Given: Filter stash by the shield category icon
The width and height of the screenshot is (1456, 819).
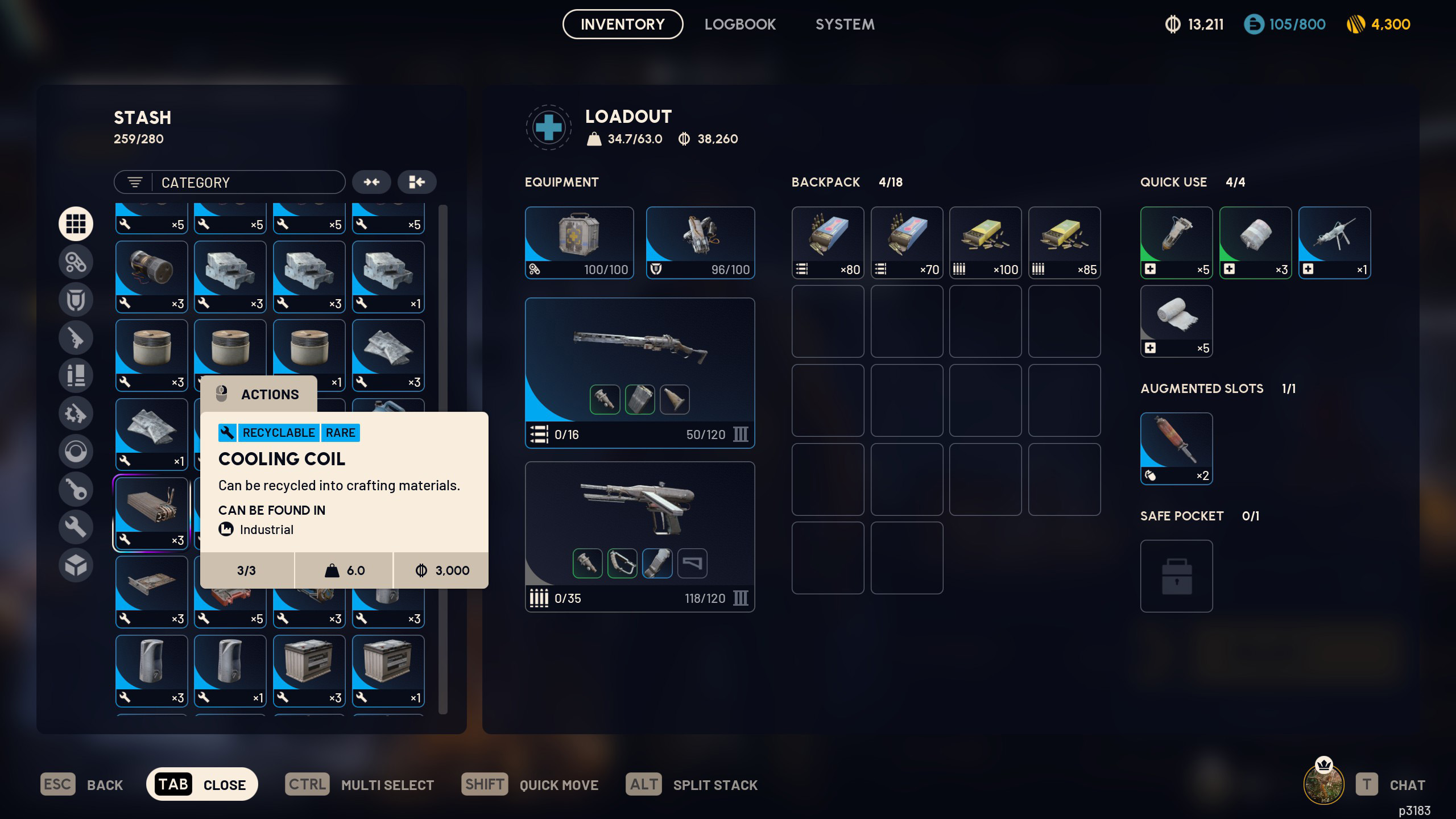Looking at the screenshot, I should tap(76, 300).
